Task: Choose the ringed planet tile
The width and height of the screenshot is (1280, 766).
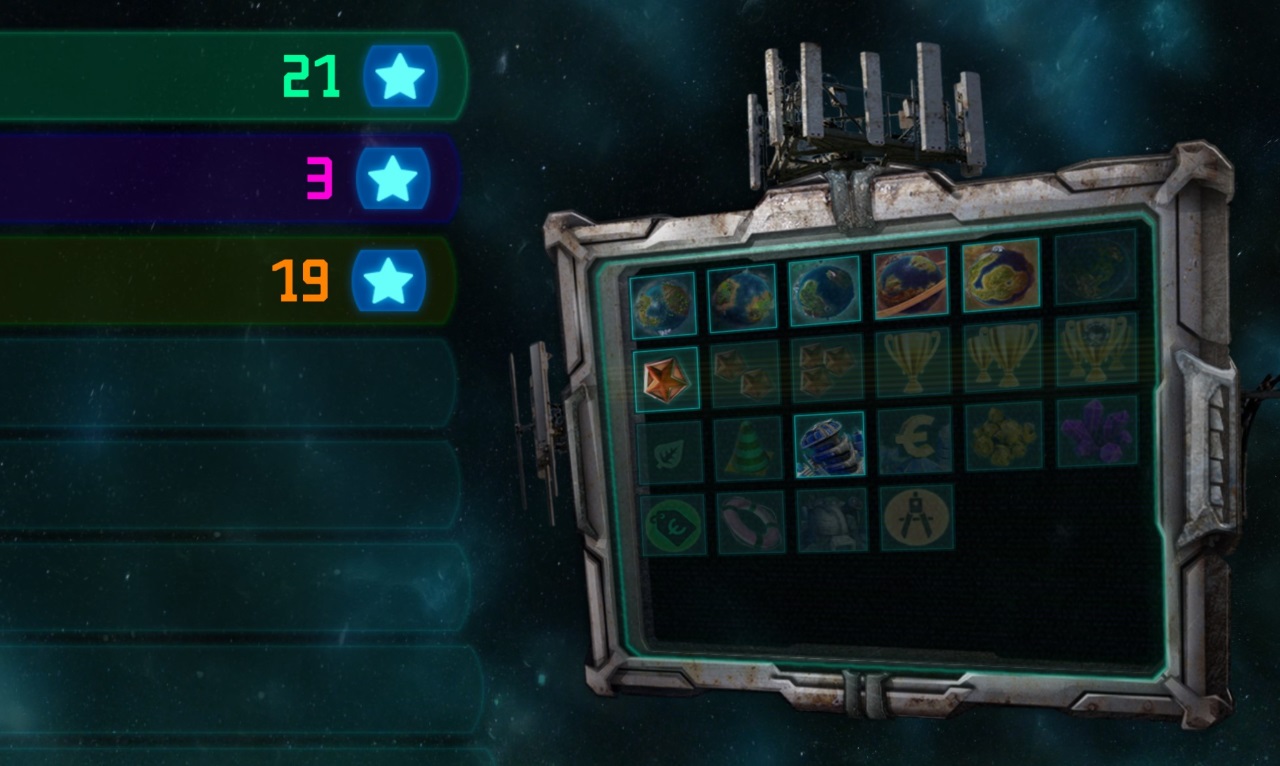Action: click(910, 283)
